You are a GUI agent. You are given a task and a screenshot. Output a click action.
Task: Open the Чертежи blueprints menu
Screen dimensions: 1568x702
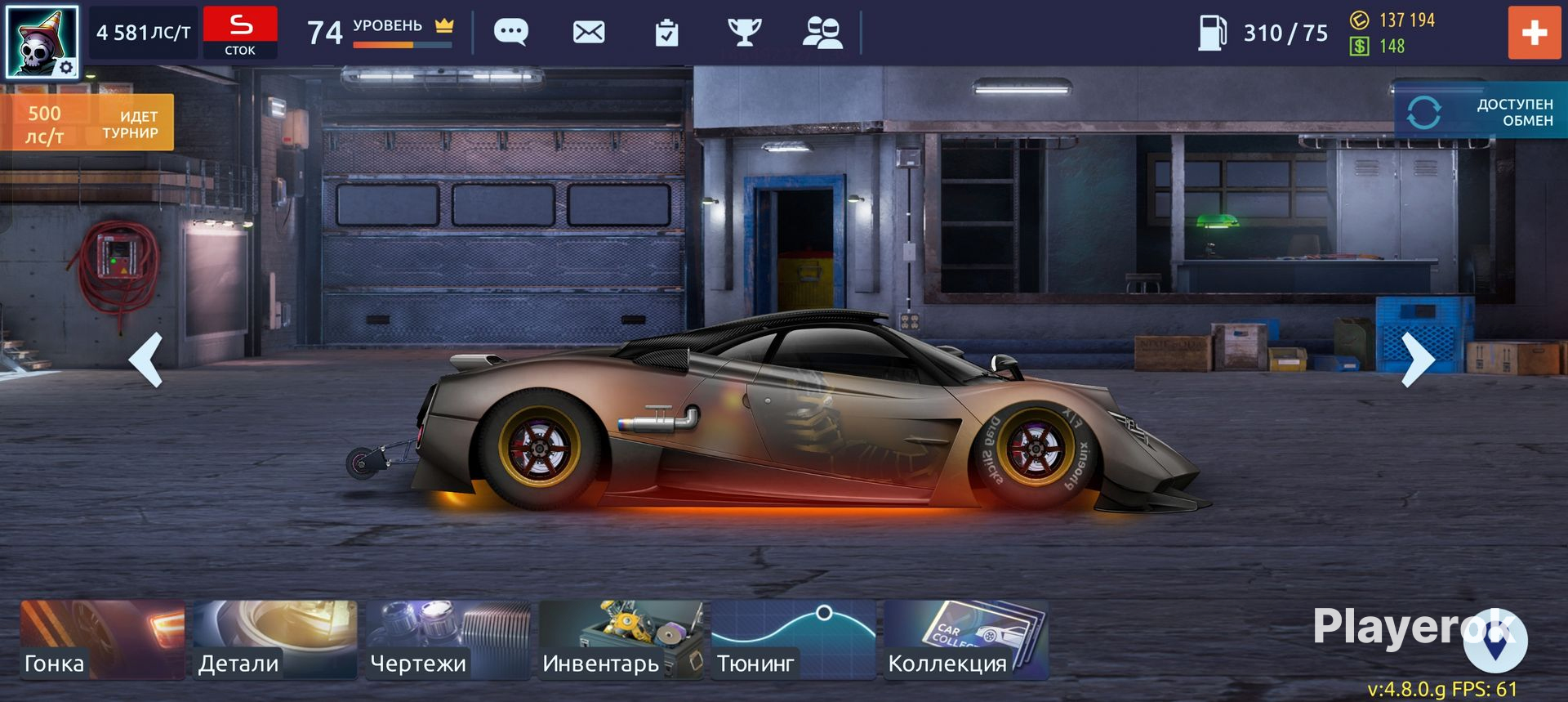(x=448, y=640)
